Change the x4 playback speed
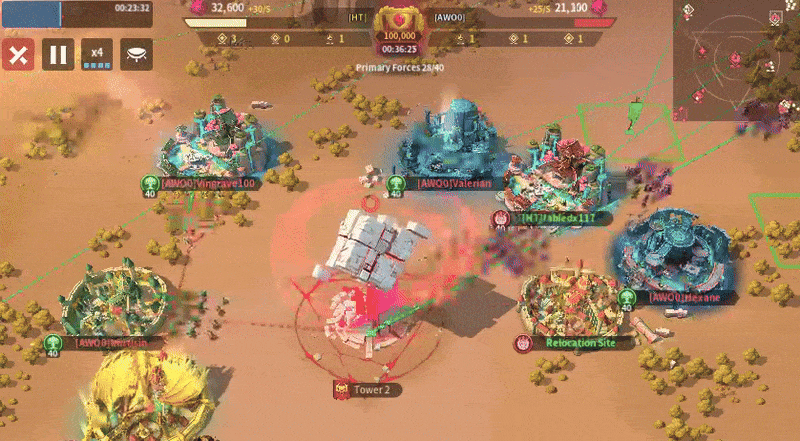The height and width of the screenshot is (441, 800). (x=97, y=54)
